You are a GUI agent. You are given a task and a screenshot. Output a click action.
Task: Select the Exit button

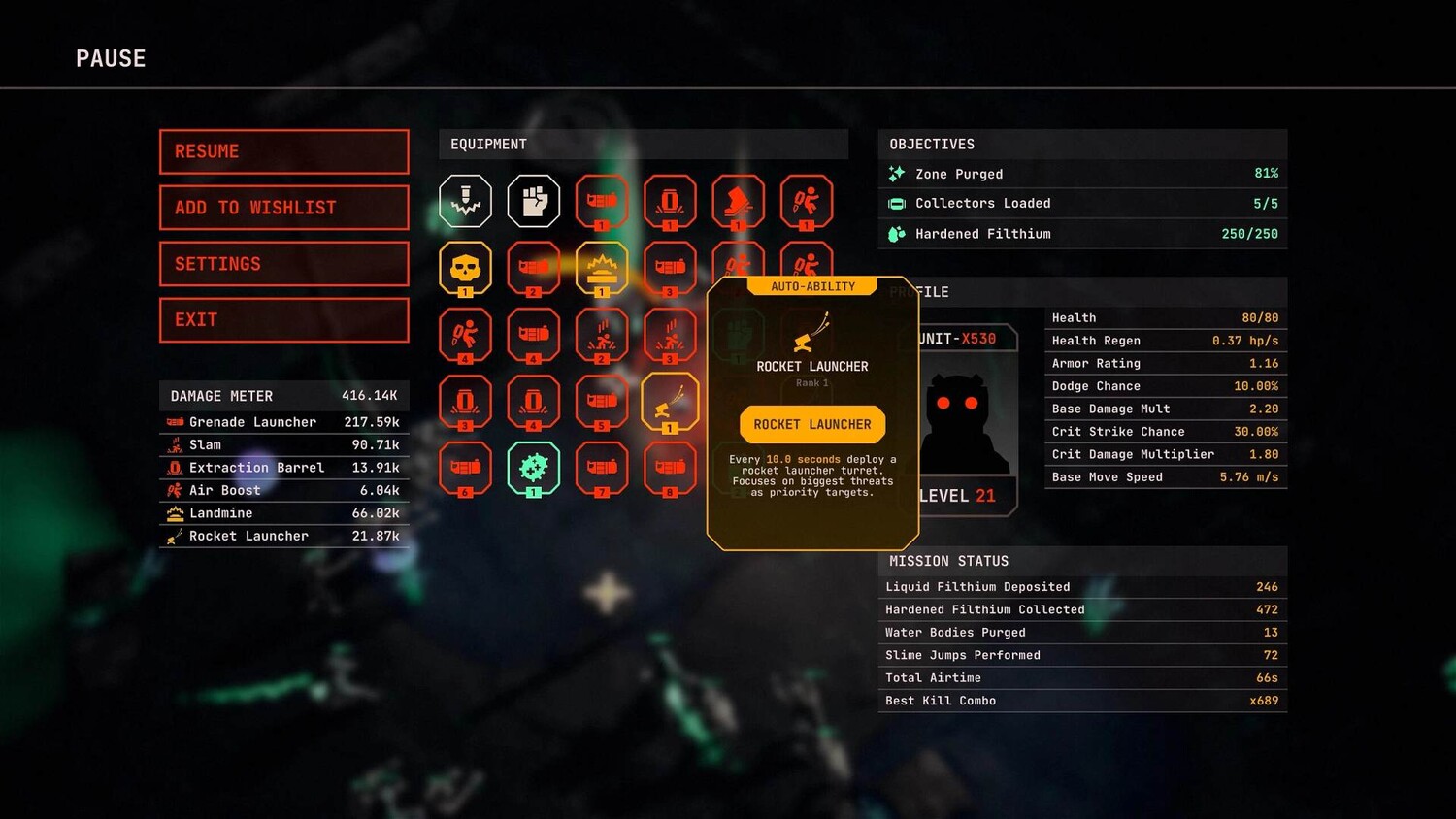tap(283, 320)
